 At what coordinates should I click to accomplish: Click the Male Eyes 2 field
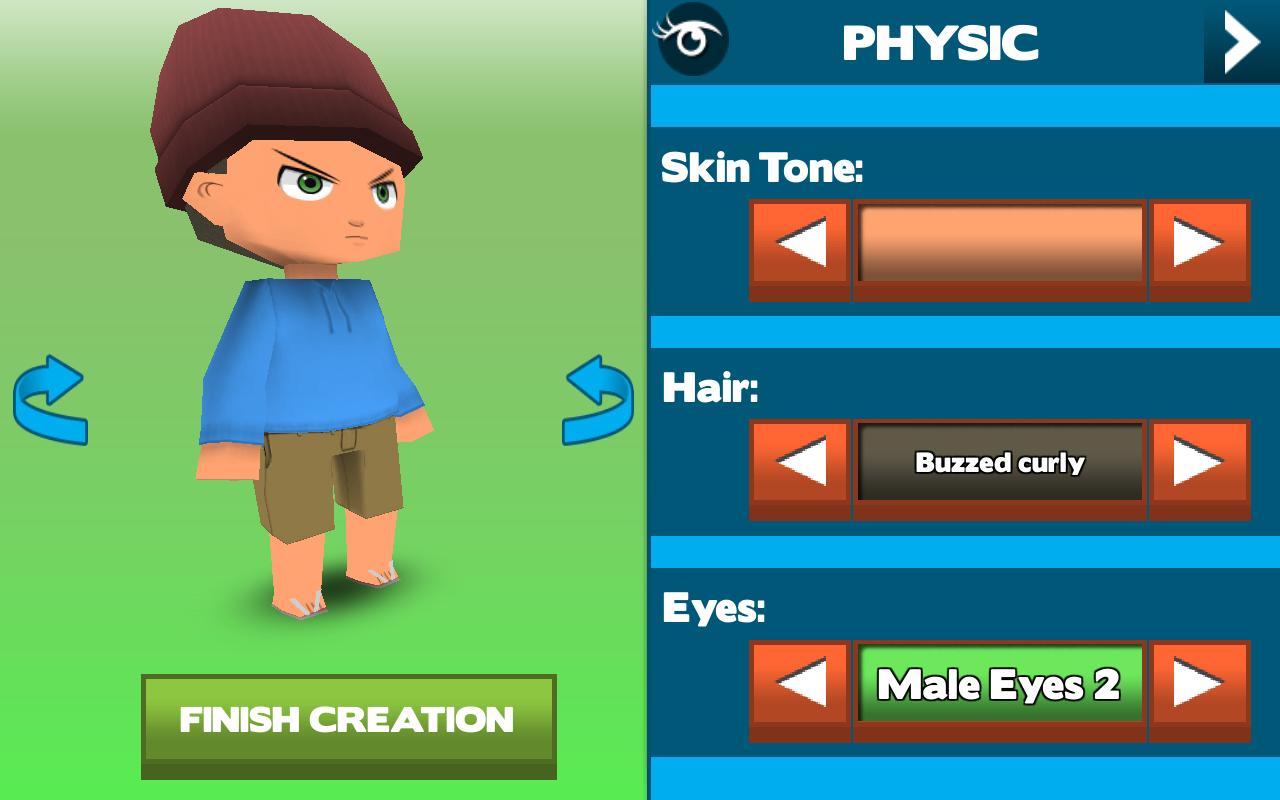coord(1000,685)
